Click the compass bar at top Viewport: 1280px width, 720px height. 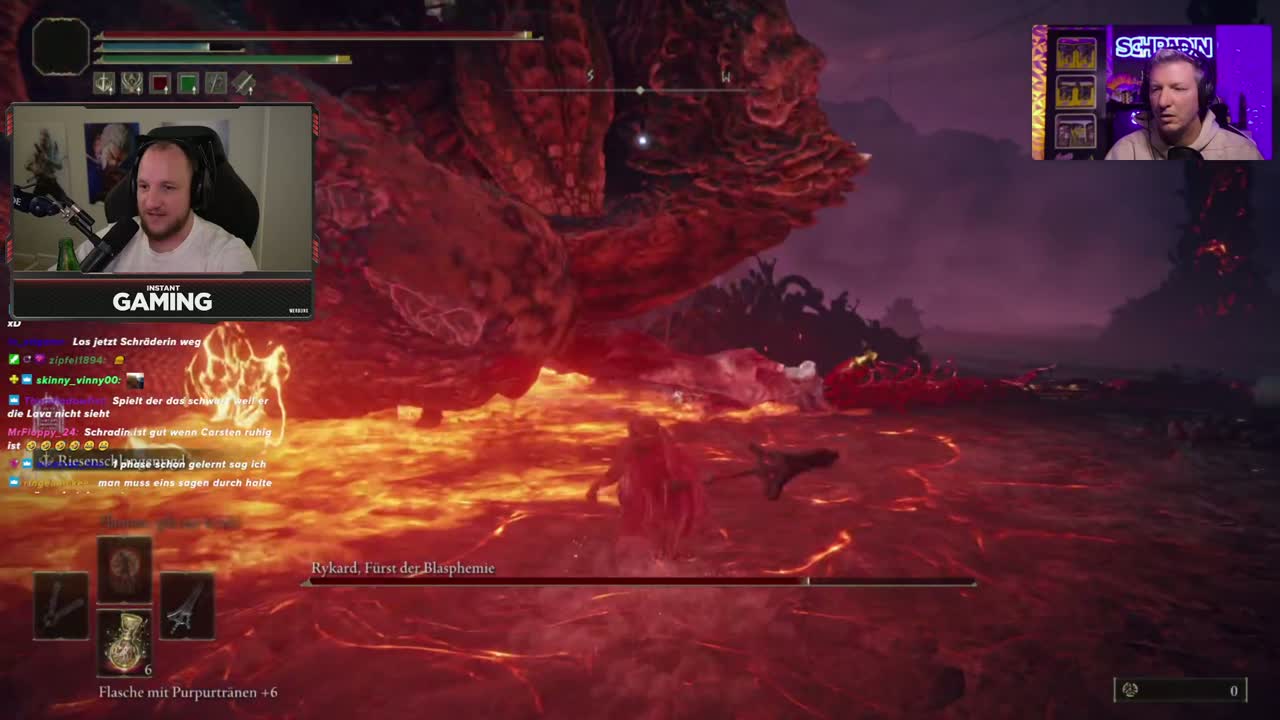click(640, 88)
